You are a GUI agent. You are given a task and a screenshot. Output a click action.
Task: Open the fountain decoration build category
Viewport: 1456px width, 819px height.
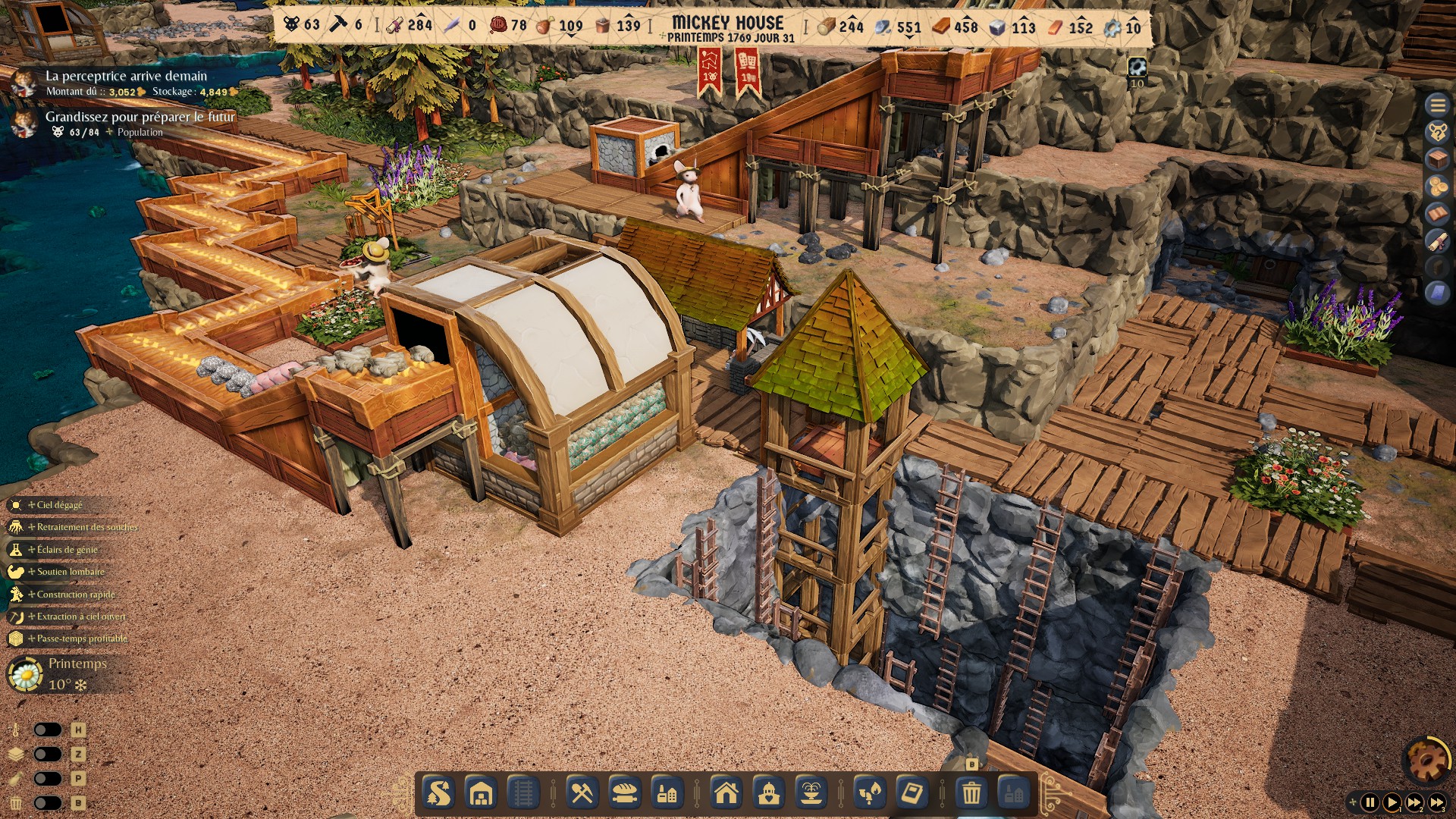pyautogui.click(x=811, y=794)
